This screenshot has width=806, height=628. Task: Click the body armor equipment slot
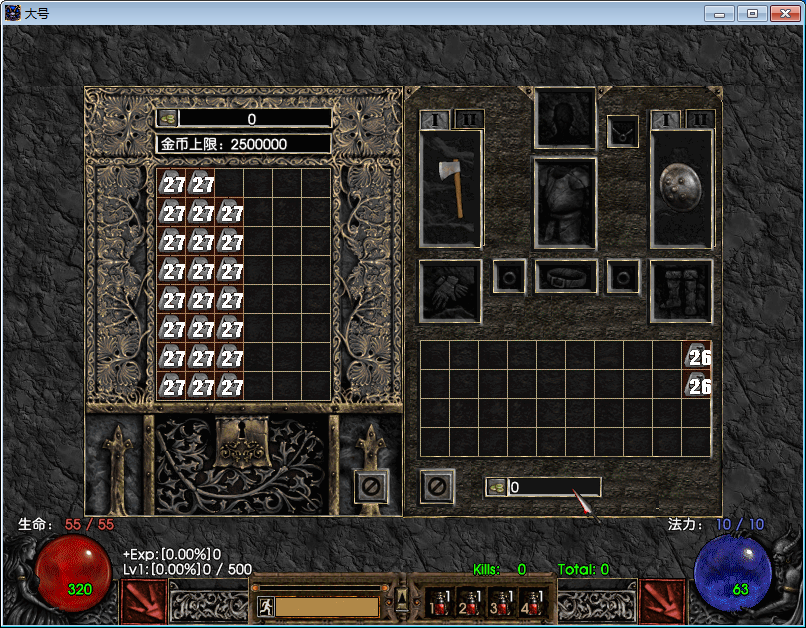[x=565, y=202]
